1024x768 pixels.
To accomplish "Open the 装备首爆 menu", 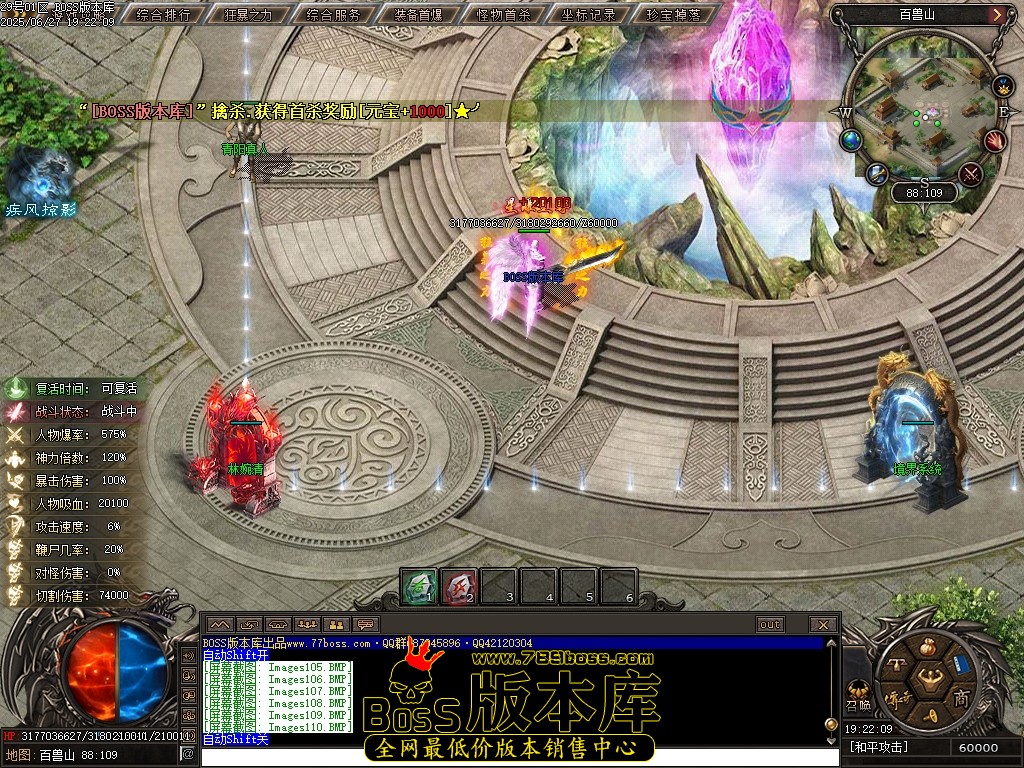I will point(419,15).
